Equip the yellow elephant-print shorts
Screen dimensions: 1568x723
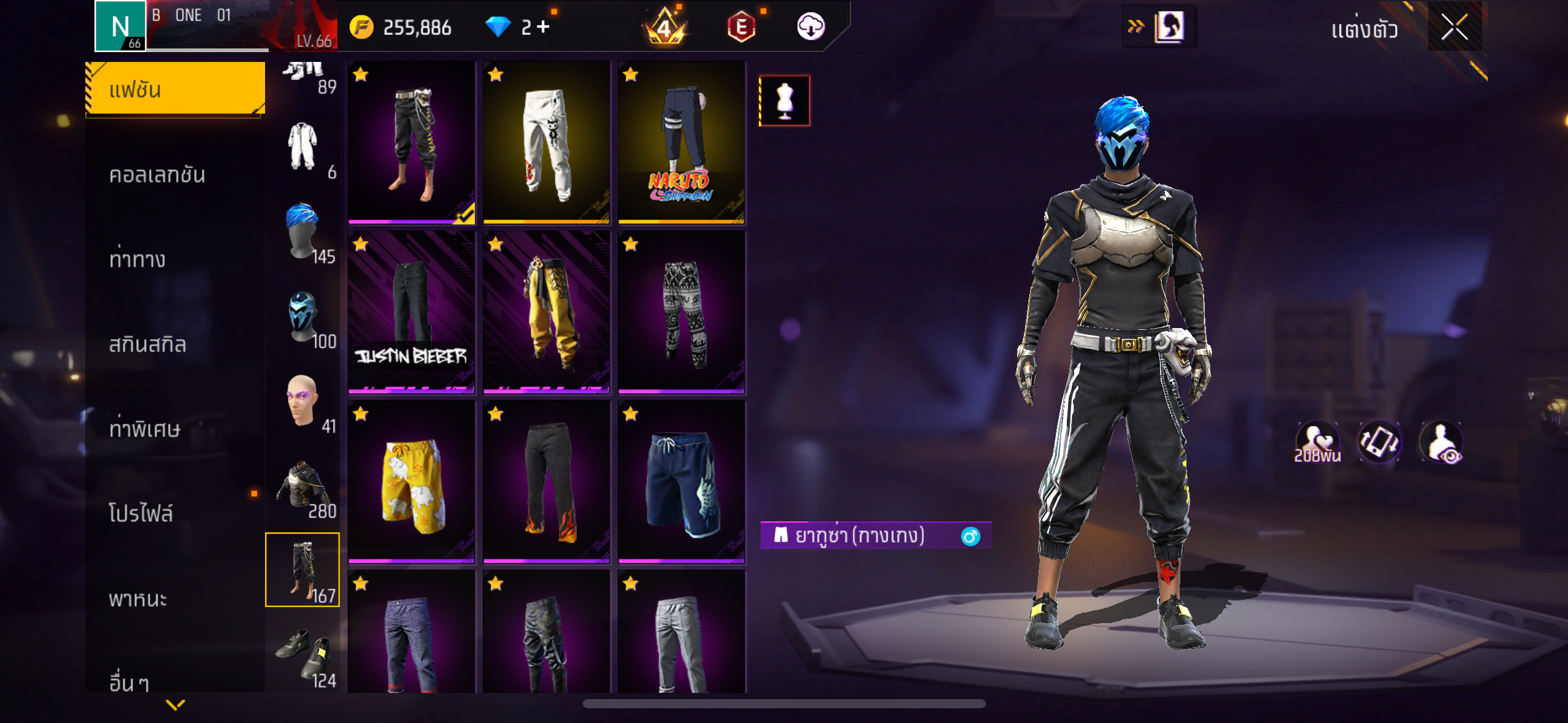(x=411, y=481)
